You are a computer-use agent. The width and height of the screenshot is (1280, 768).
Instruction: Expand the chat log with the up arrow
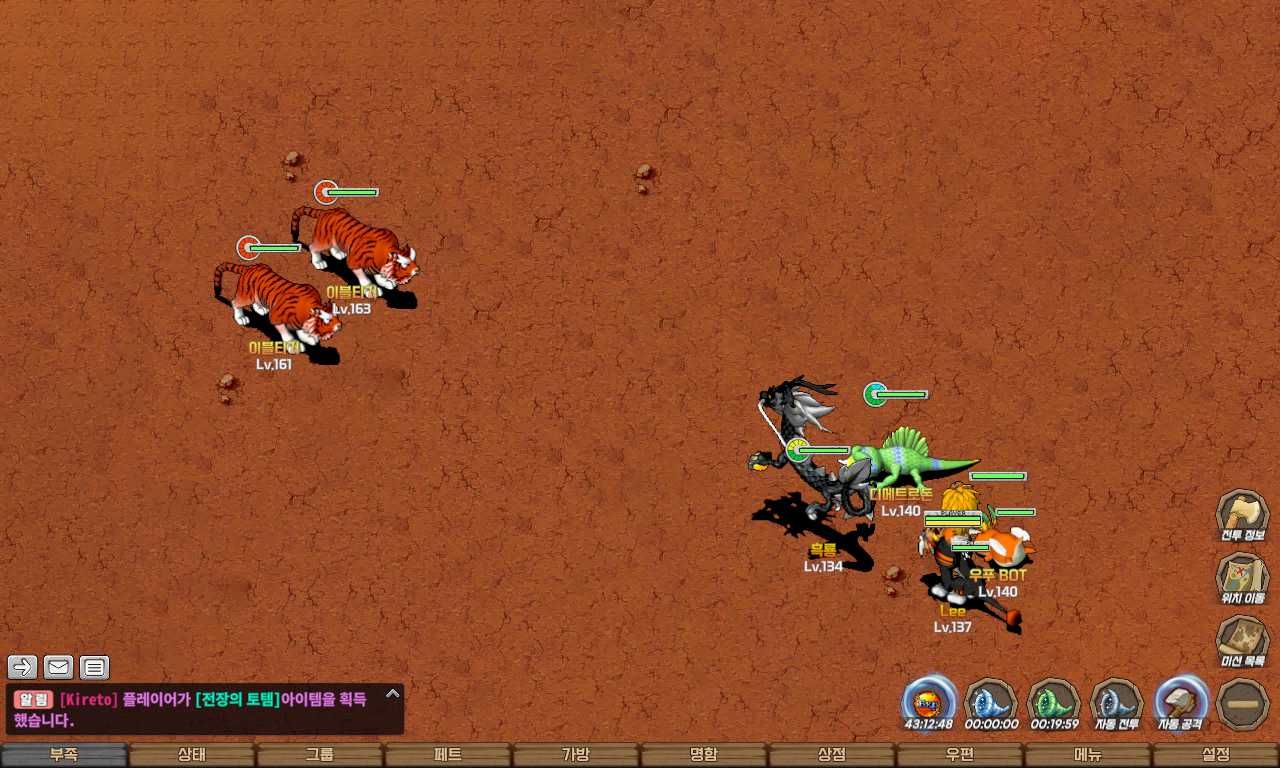(393, 693)
